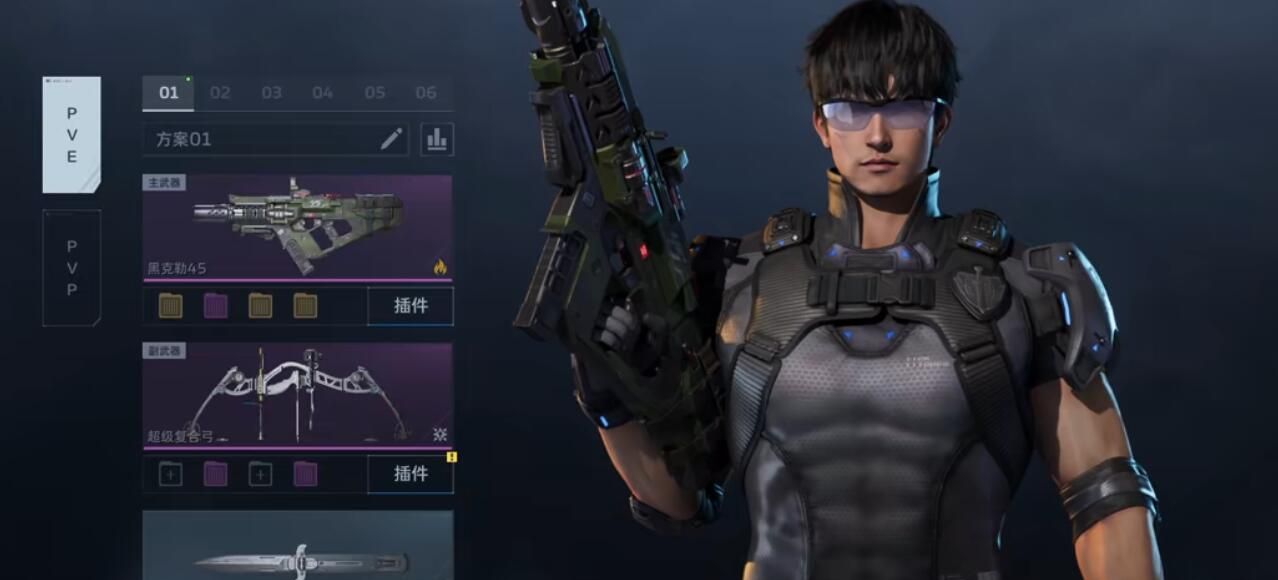Select the 黑克勒45 primary weapon card
The width and height of the screenshot is (1278, 580).
point(297,228)
